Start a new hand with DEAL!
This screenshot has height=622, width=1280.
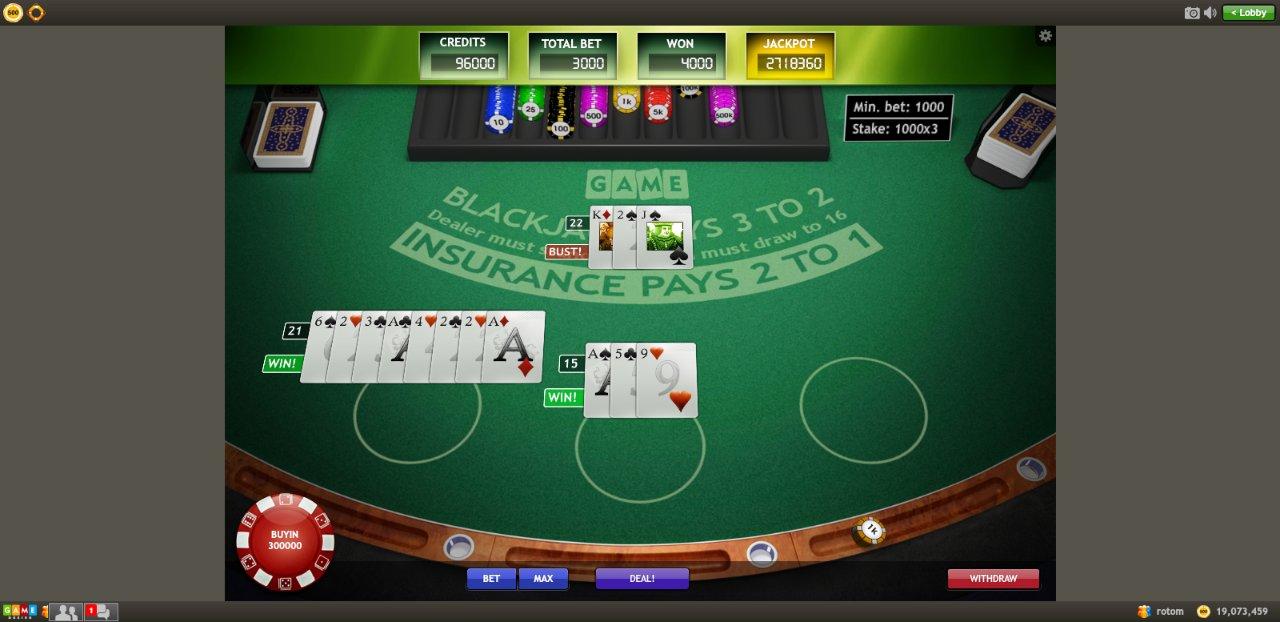point(642,578)
